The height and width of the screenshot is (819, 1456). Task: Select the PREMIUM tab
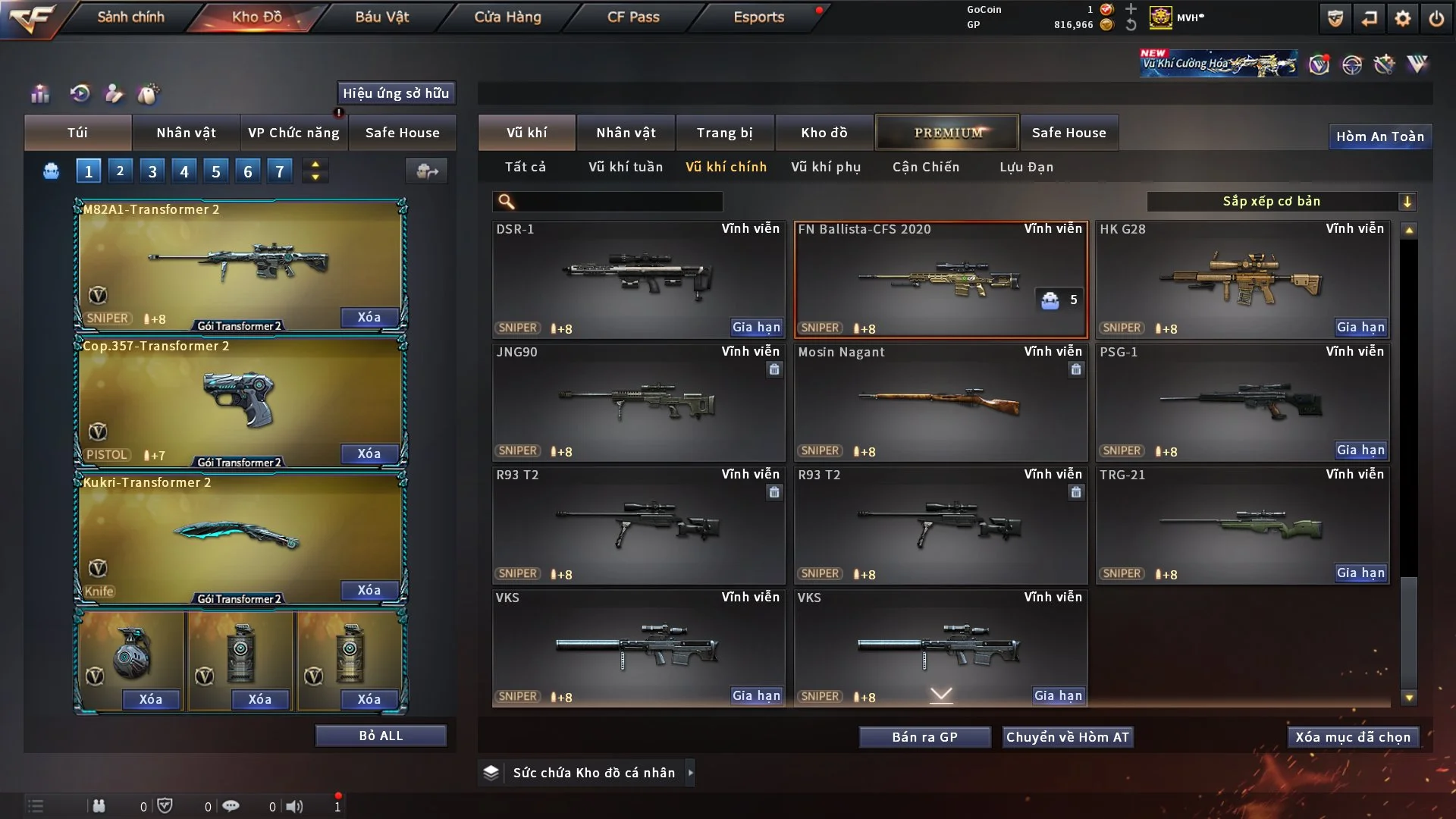point(947,133)
